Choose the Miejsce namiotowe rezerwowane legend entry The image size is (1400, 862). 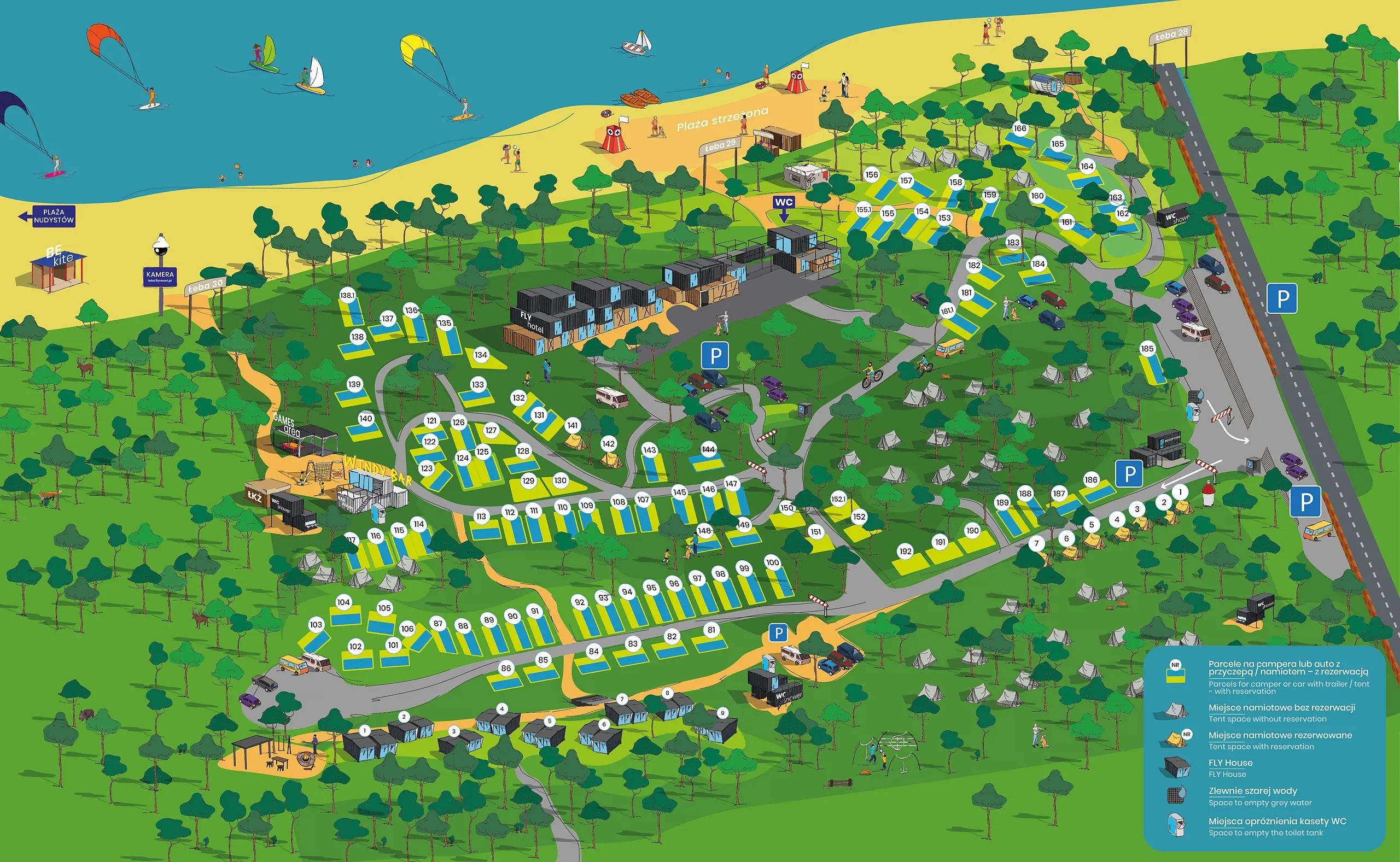[x=1280, y=735]
